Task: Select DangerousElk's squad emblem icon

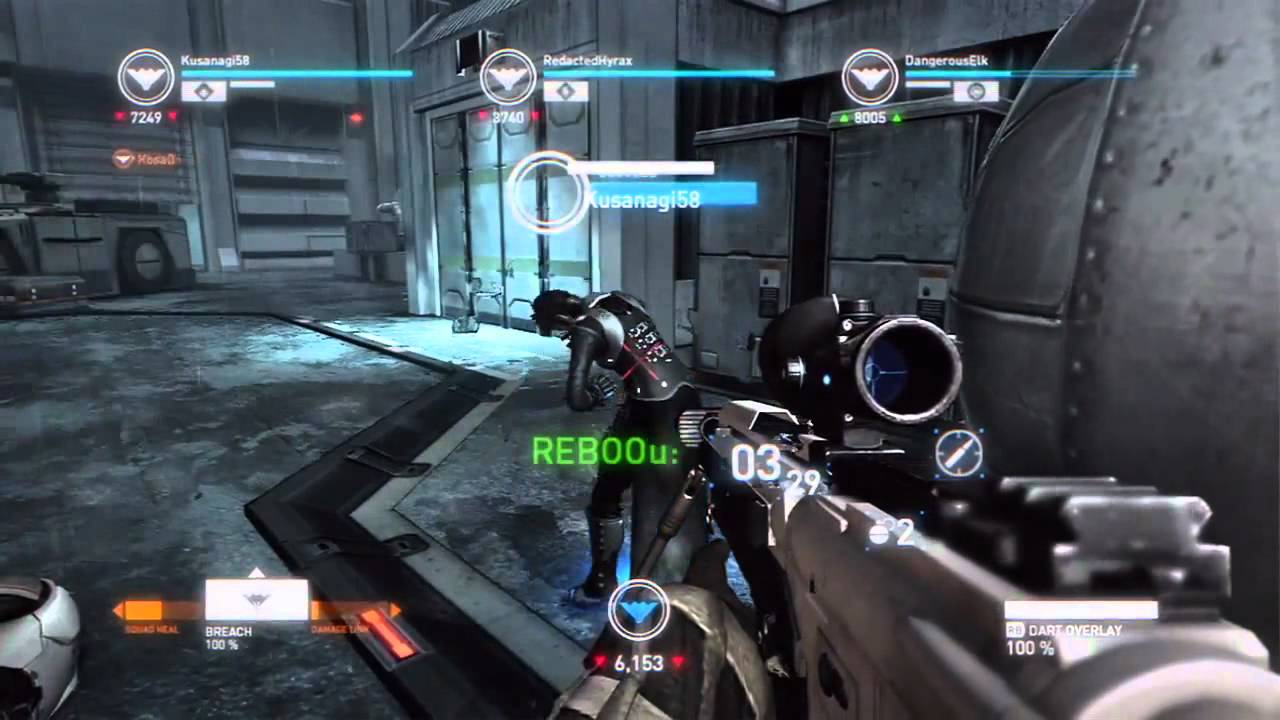Action: (x=870, y=77)
